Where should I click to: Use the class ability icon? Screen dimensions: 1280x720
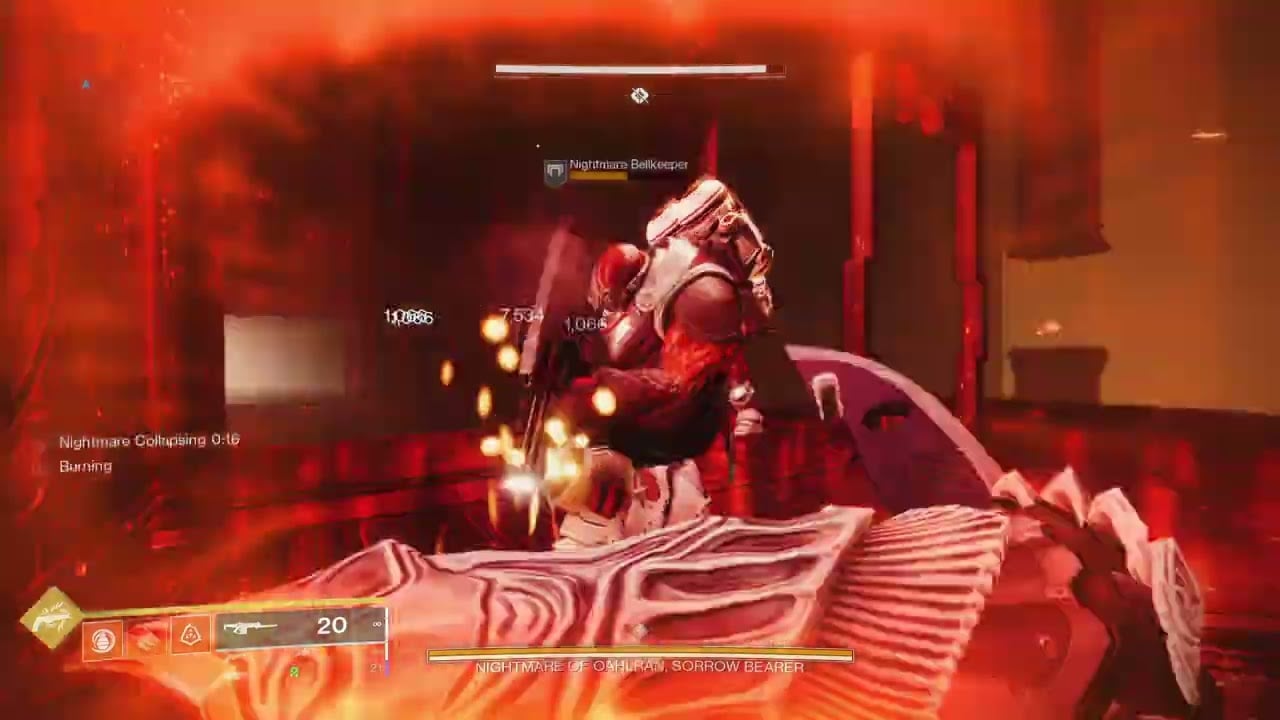(191, 635)
